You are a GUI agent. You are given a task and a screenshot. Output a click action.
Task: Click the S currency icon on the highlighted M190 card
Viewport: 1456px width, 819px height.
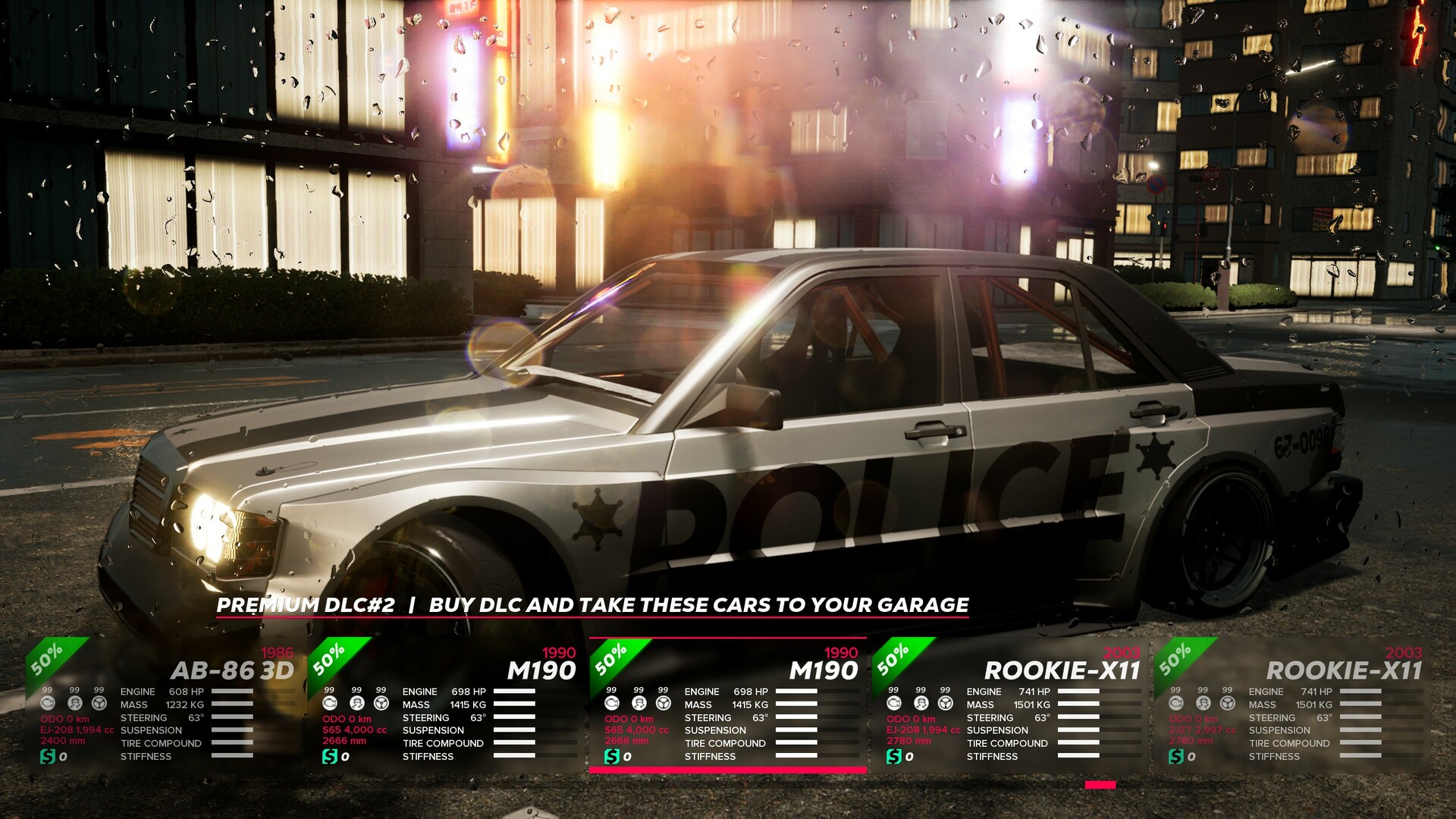tap(613, 757)
